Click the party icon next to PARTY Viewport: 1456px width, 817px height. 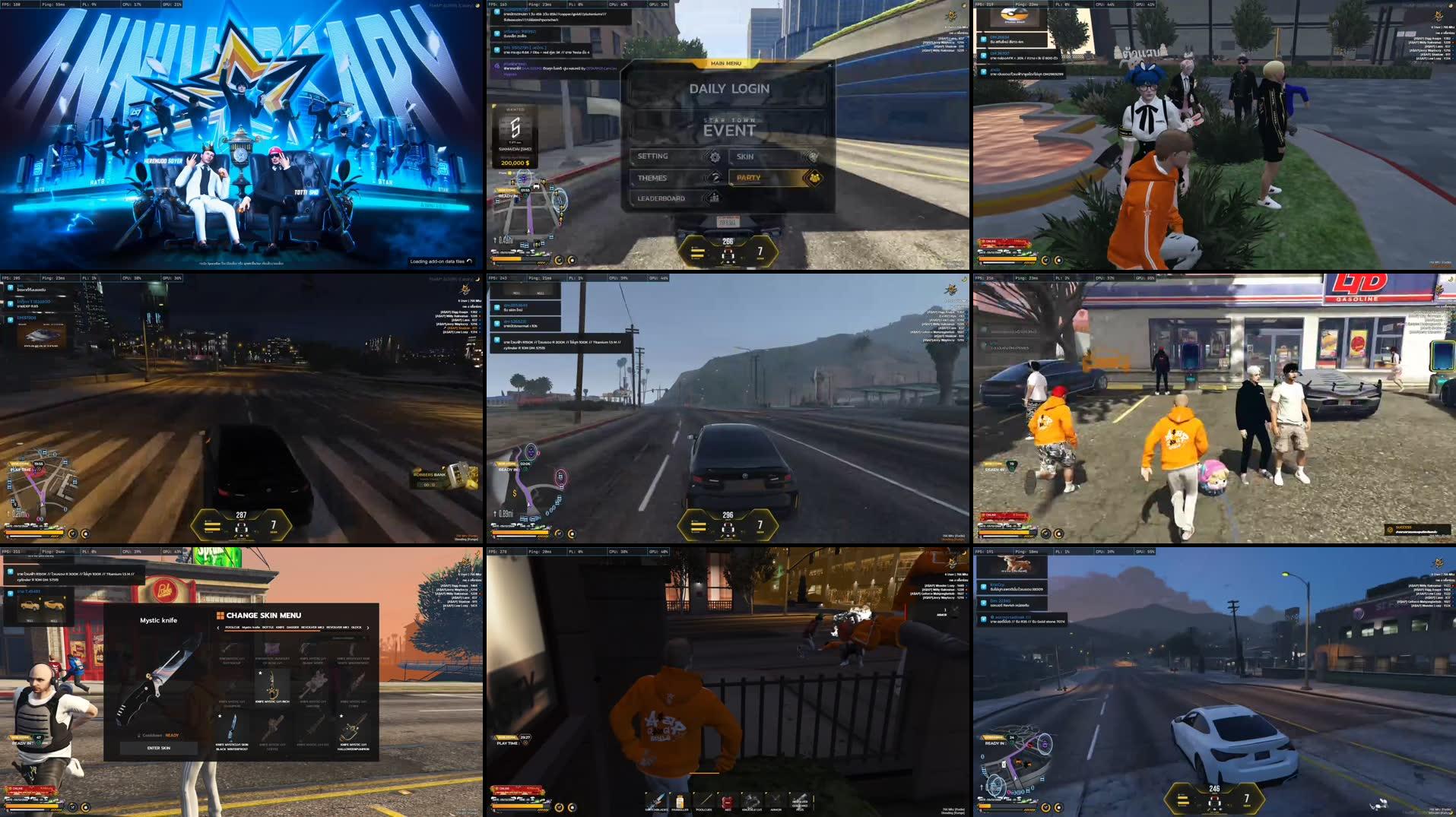click(815, 179)
